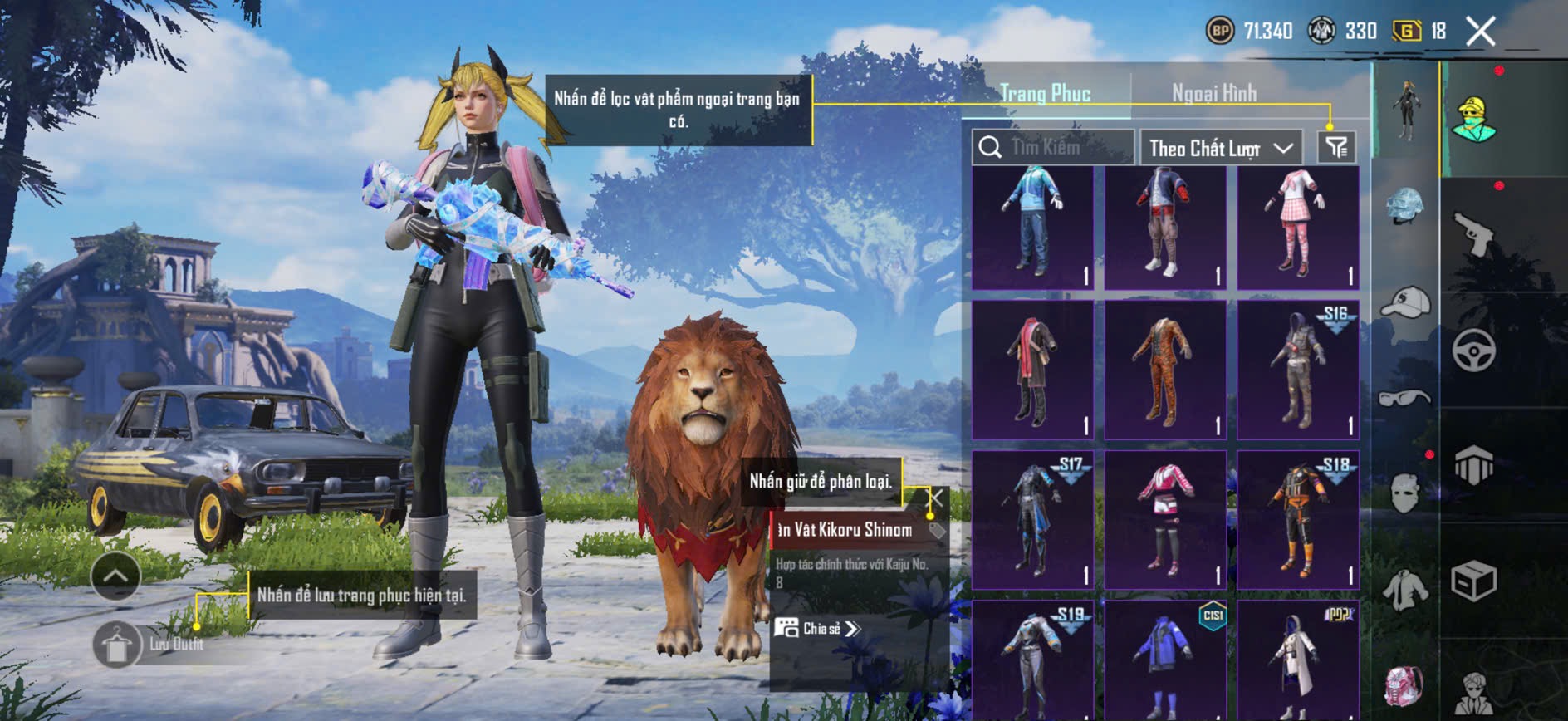The image size is (1568, 721).
Task: Tap the Lưu Outfit save button
Action: 117,644
